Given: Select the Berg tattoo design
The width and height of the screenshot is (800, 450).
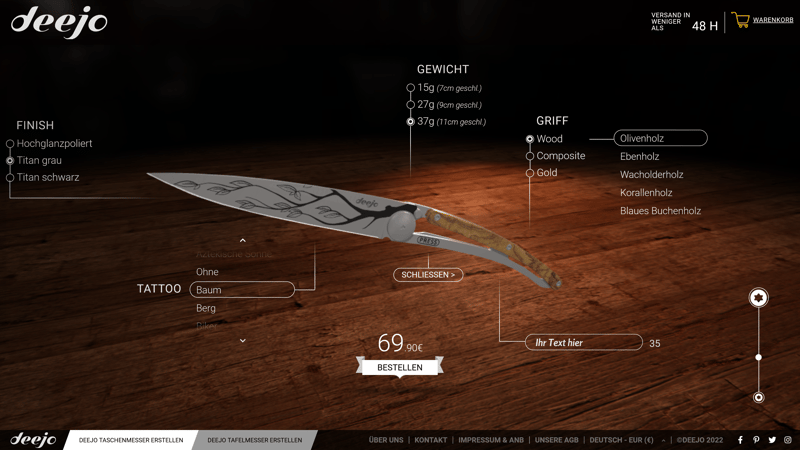Looking at the screenshot, I should (x=206, y=308).
